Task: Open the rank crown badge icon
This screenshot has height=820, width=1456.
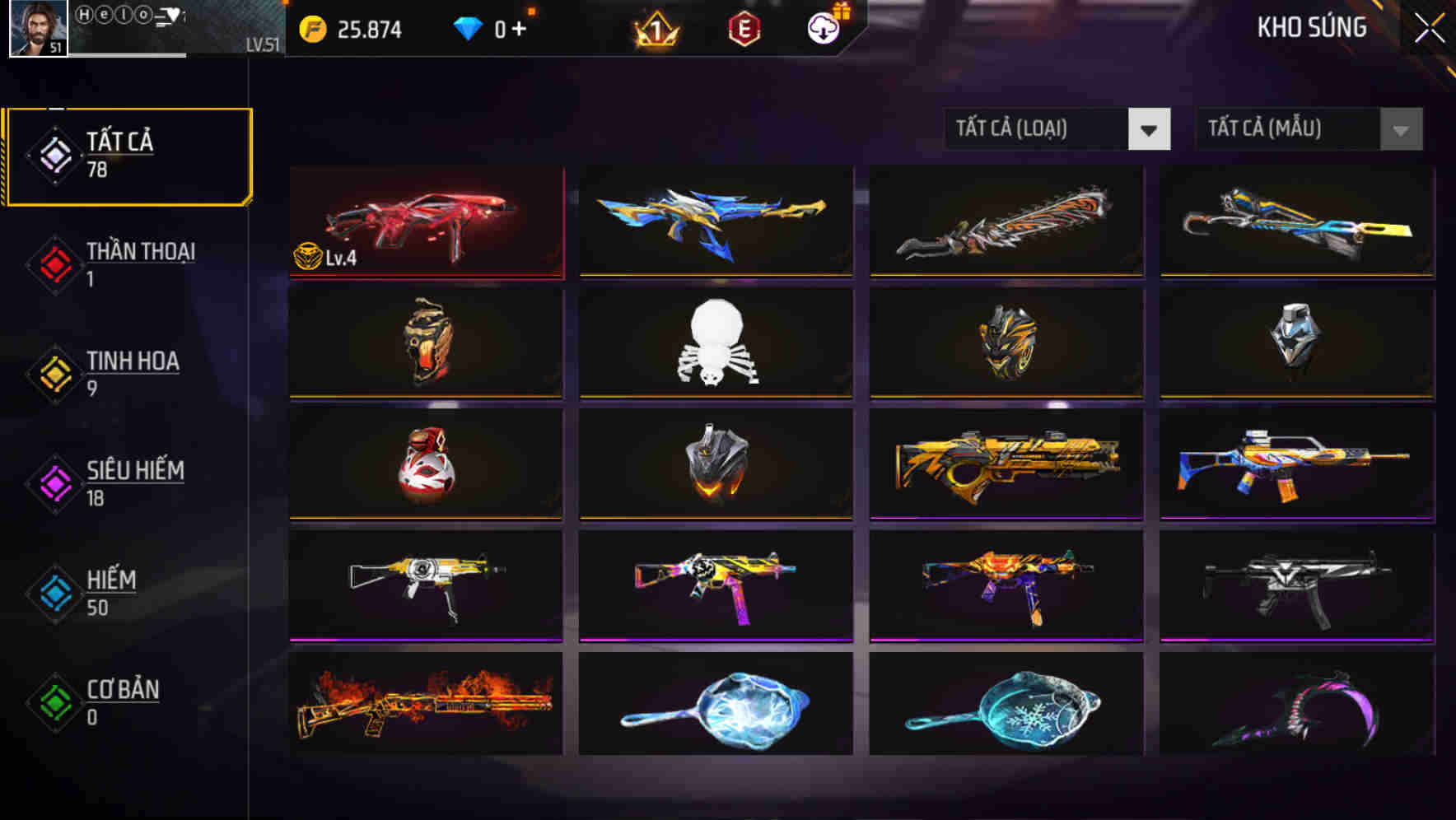Action: point(653,30)
